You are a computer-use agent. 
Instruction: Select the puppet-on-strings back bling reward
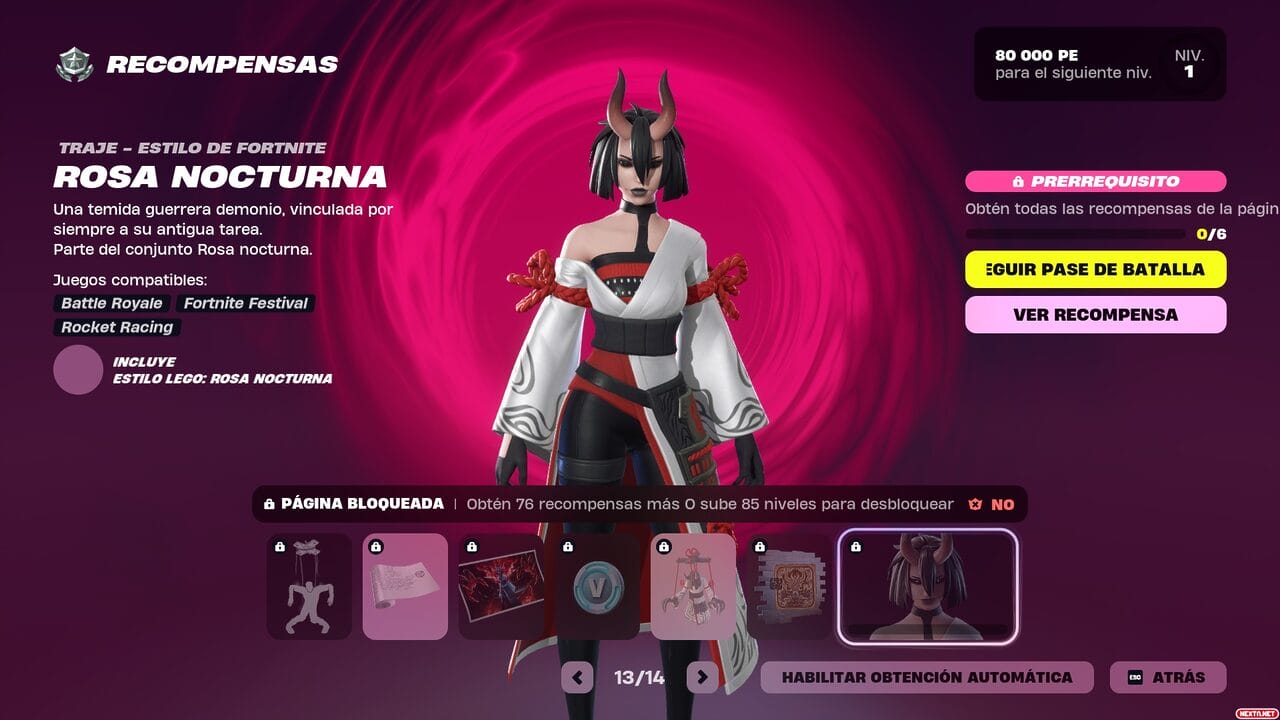693,586
